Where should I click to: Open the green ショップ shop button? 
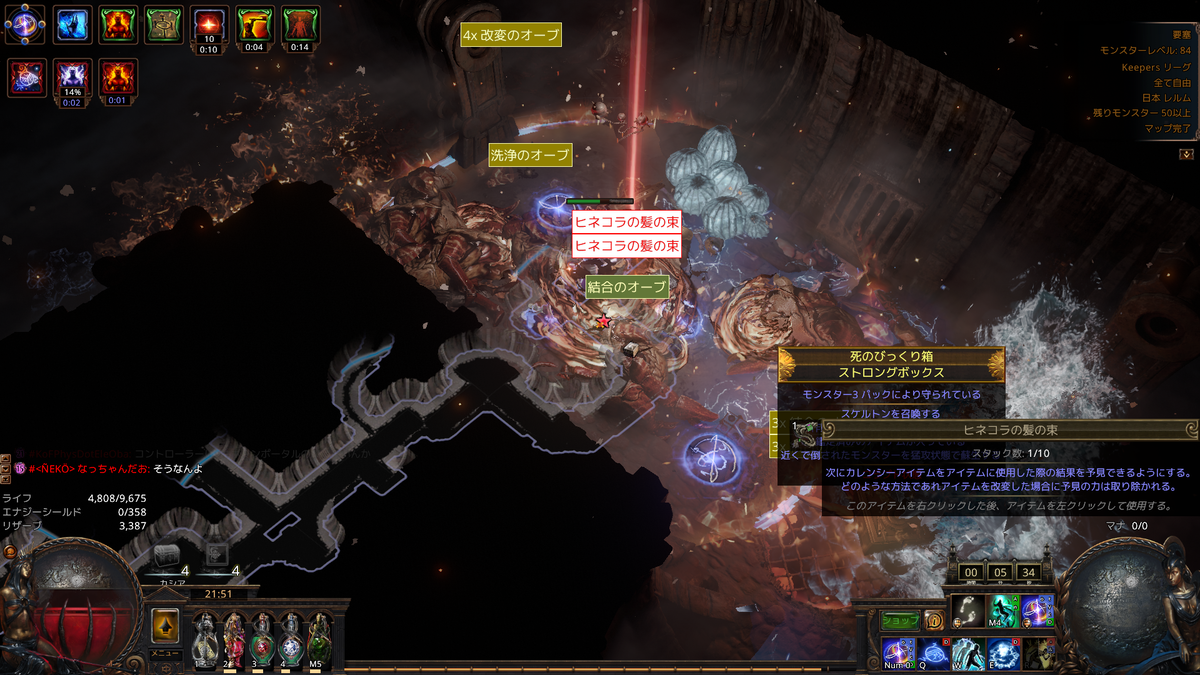coord(900,620)
